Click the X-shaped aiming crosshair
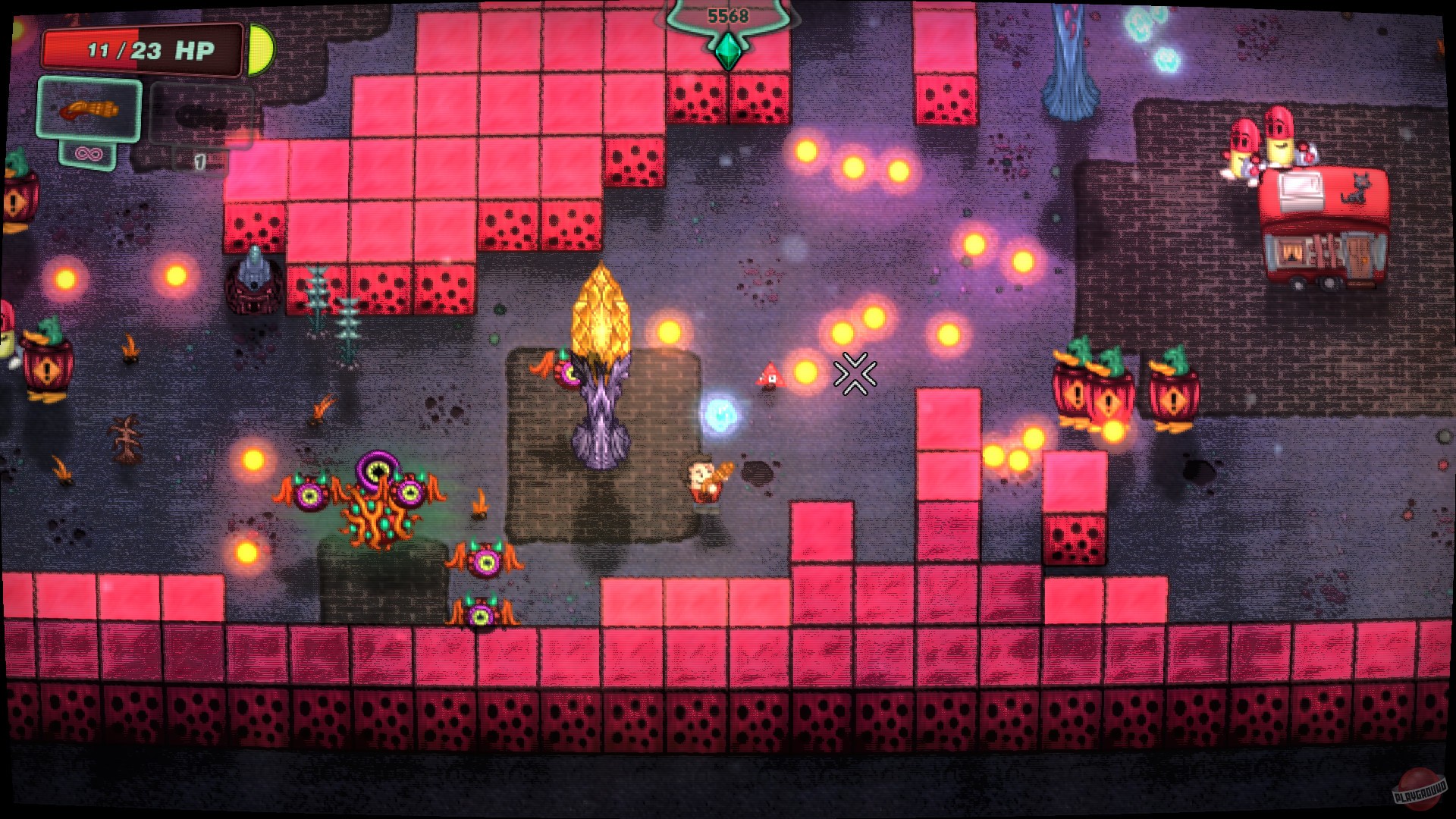Viewport: 1456px width, 819px height. point(856,372)
